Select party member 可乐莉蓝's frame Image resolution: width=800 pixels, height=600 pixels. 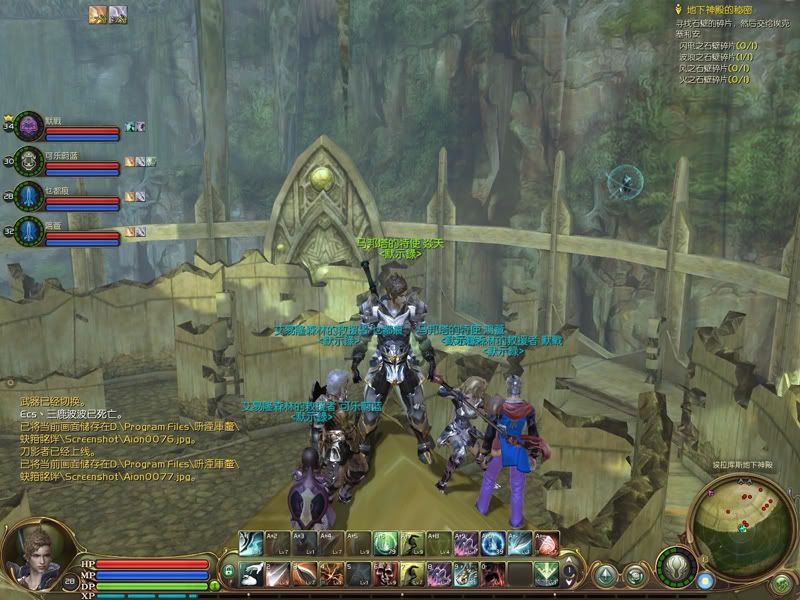click(x=82, y=164)
